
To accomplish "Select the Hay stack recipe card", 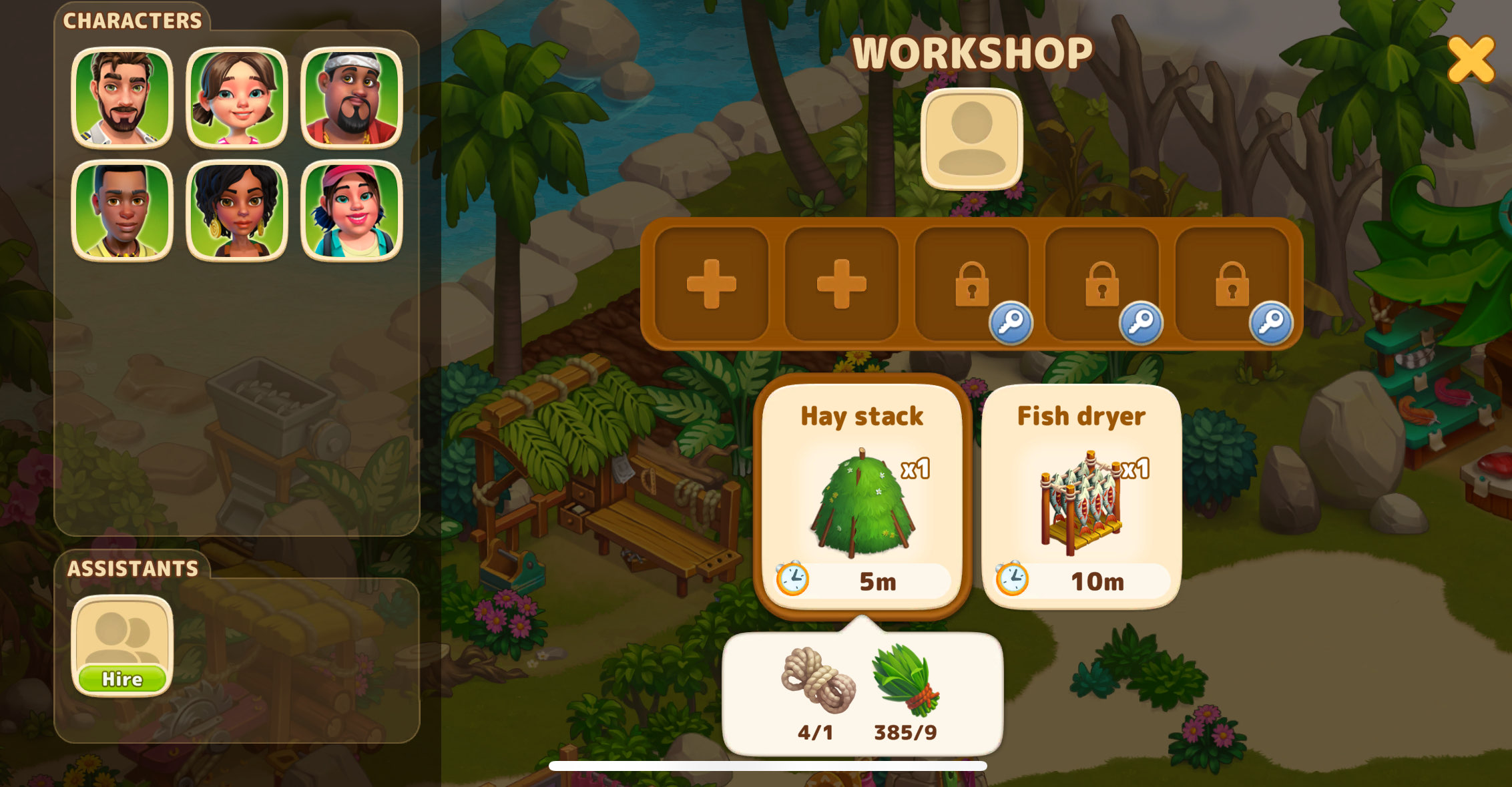I will click(x=862, y=495).
